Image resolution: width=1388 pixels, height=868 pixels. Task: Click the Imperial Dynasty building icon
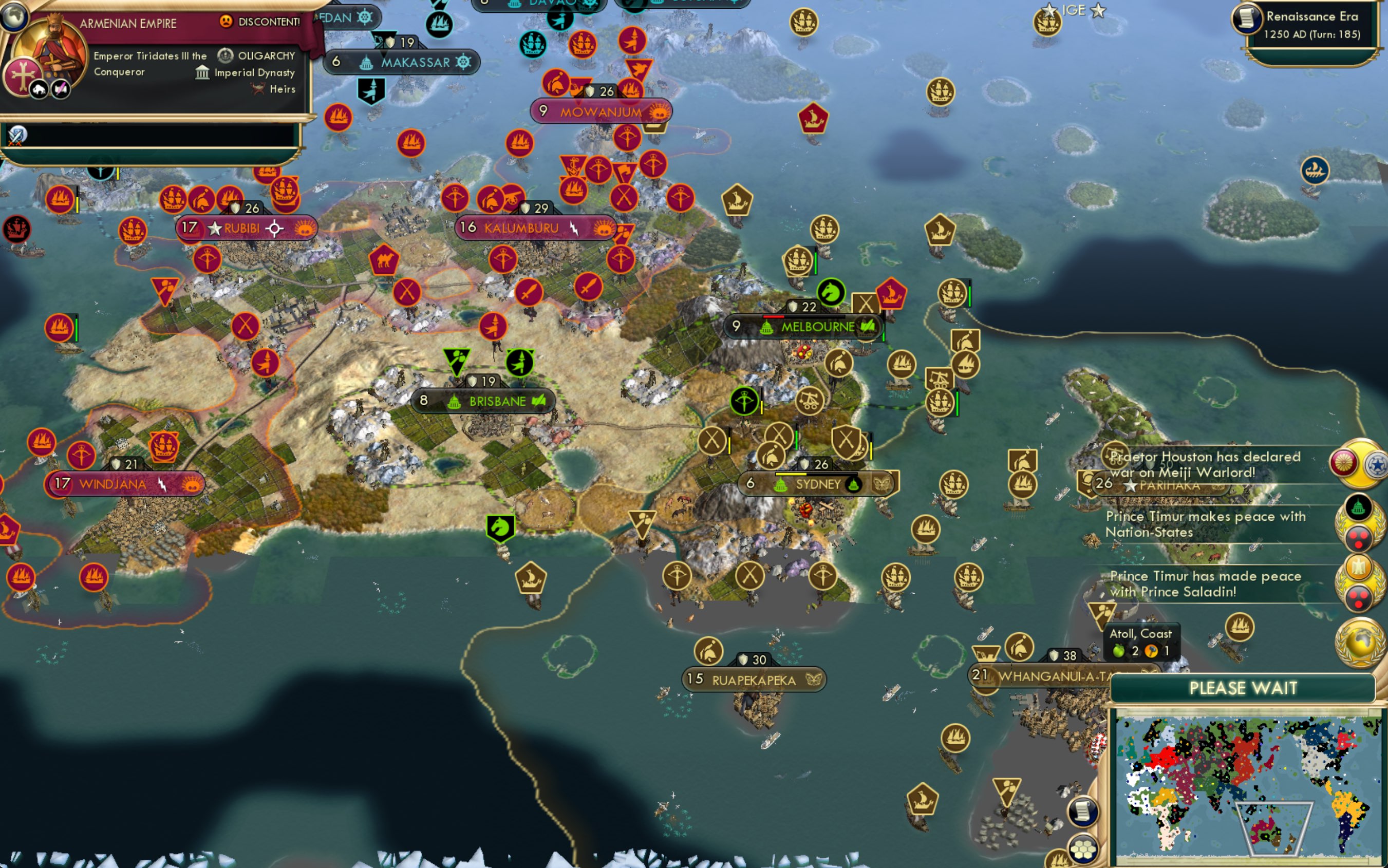coord(204,73)
